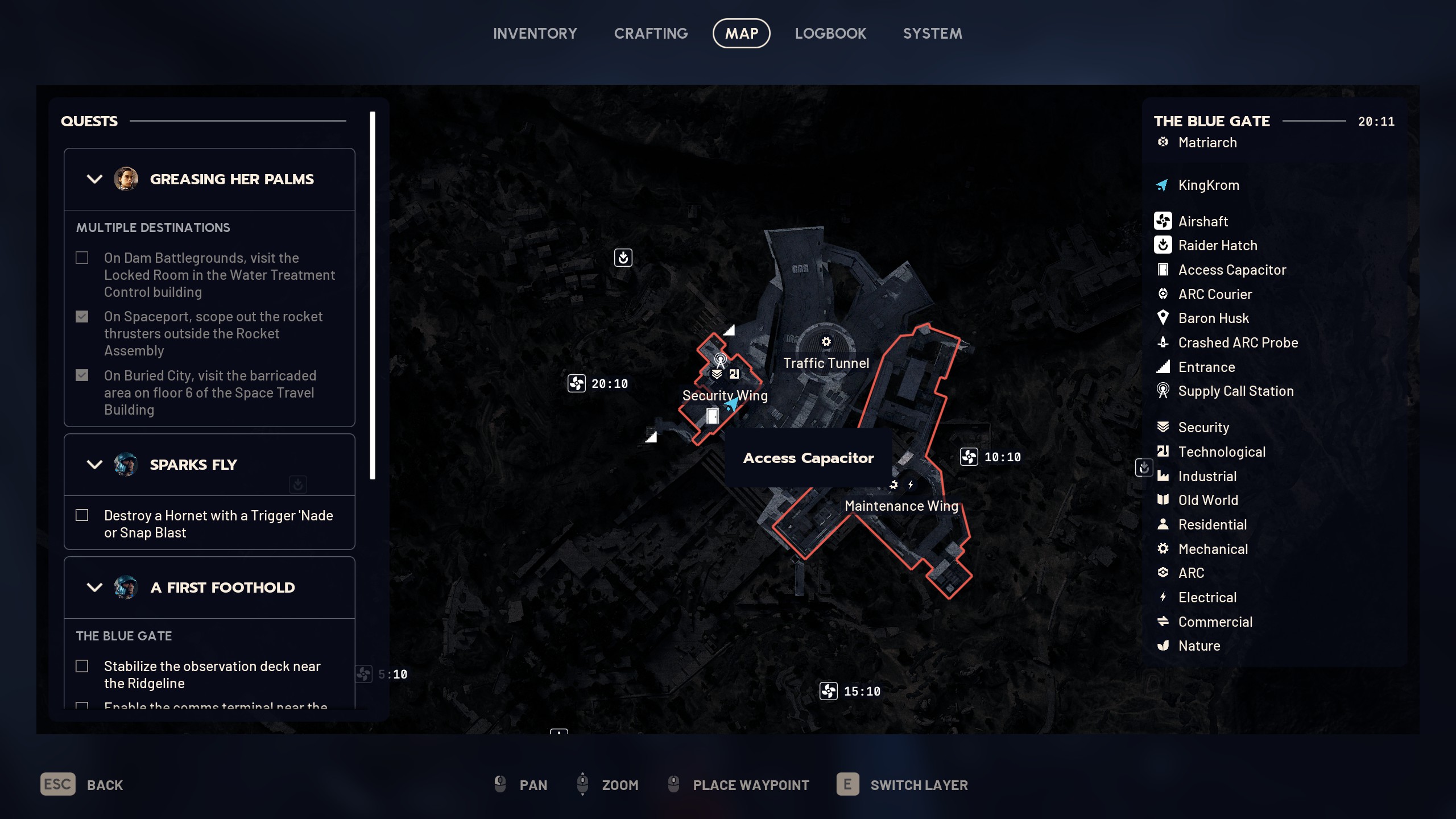Click the Supply Call Station legend entry
The height and width of the screenshot is (819, 1456).
(1235, 391)
